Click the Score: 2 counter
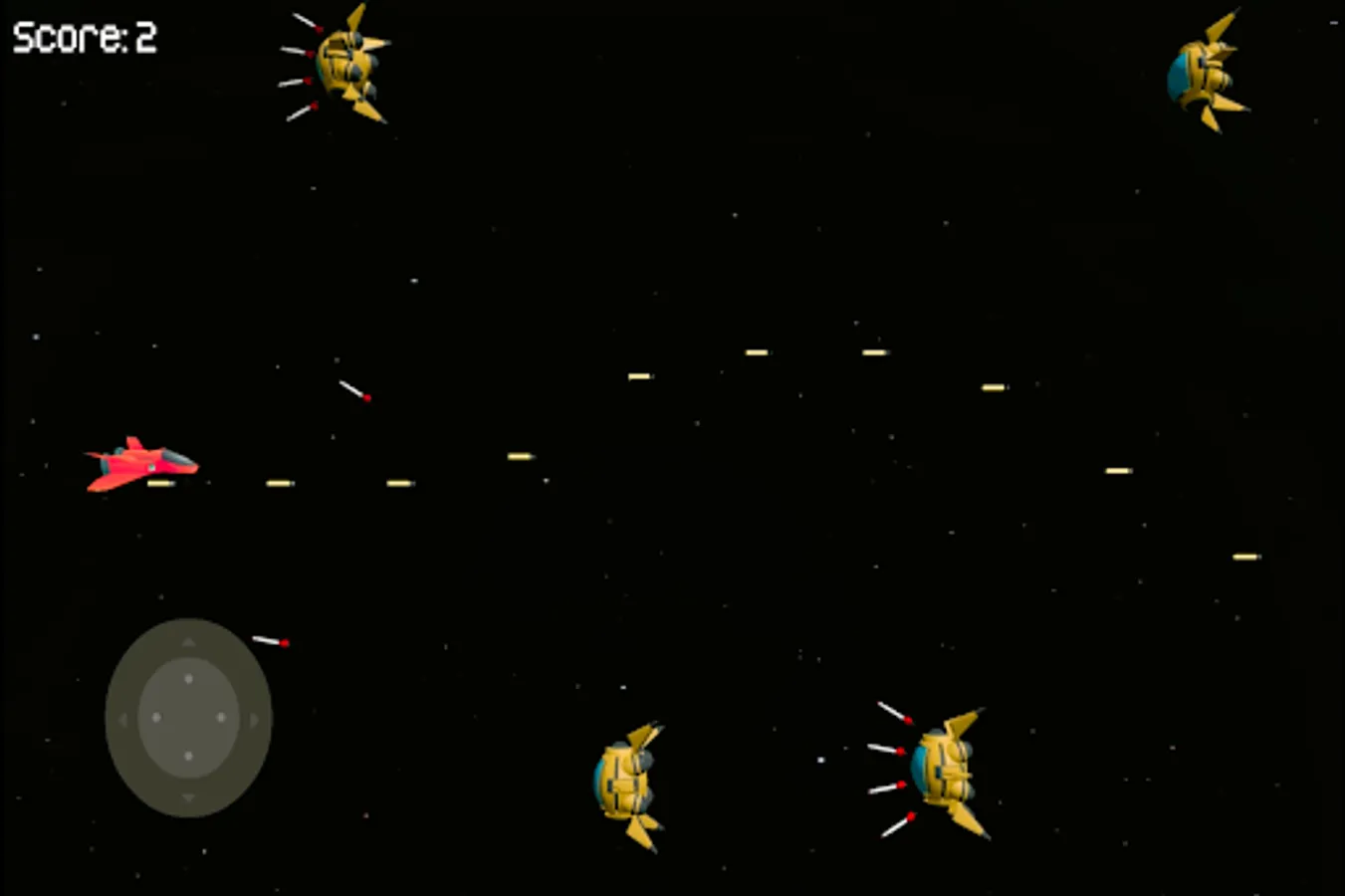Viewport: 1345px width, 896px height. tap(85, 38)
